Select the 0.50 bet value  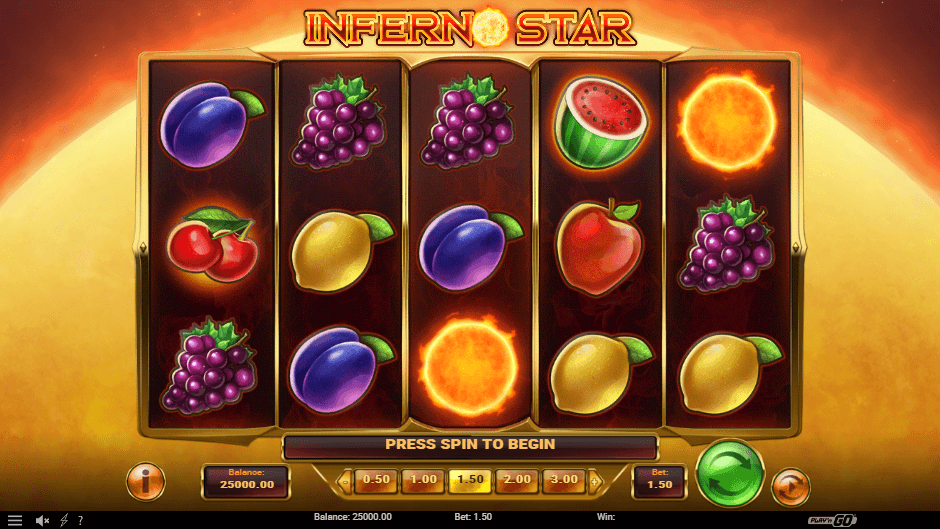tap(376, 480)
